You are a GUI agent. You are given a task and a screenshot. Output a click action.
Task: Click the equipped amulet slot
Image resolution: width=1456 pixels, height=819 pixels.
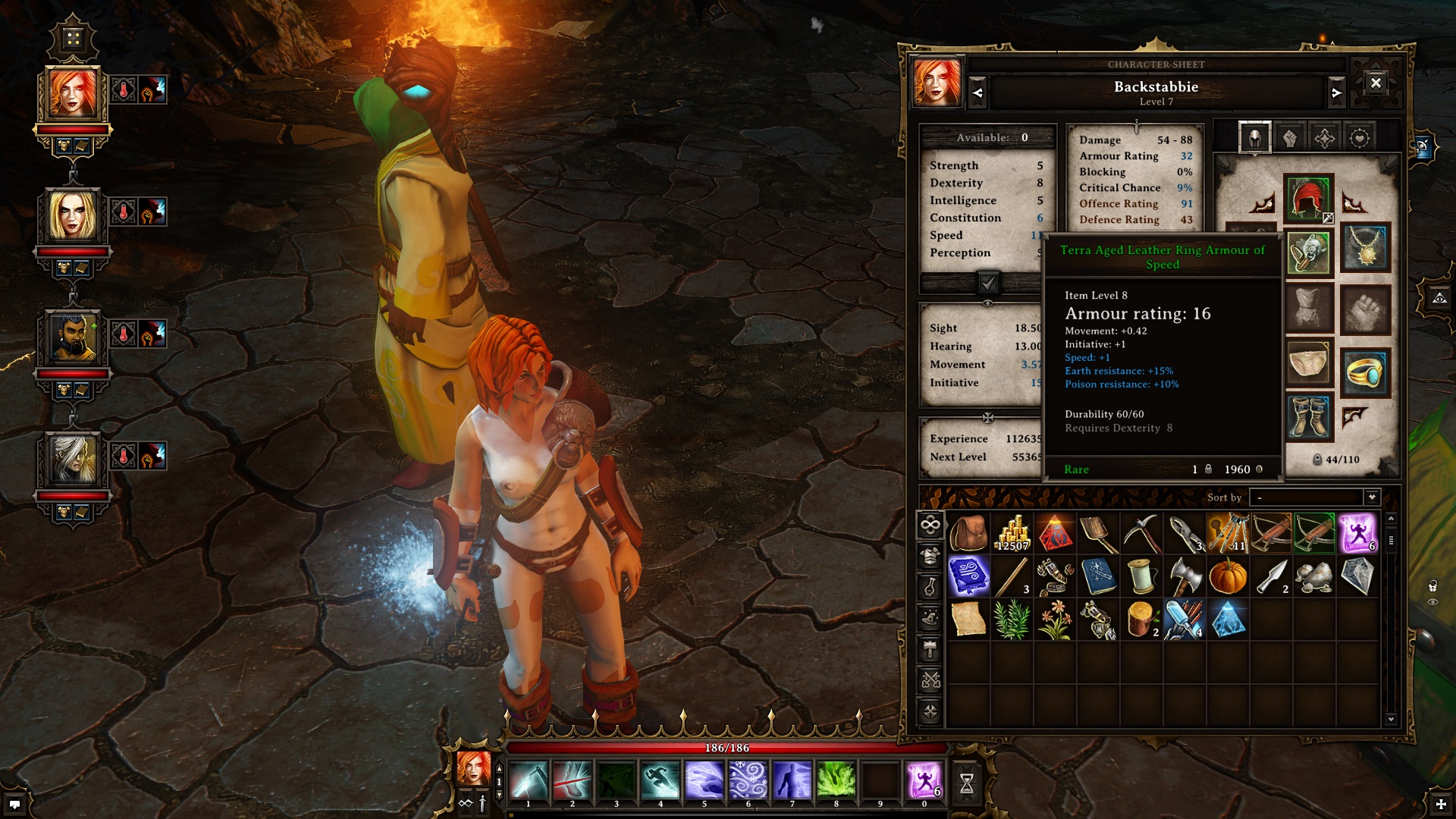pos(1365,248)
